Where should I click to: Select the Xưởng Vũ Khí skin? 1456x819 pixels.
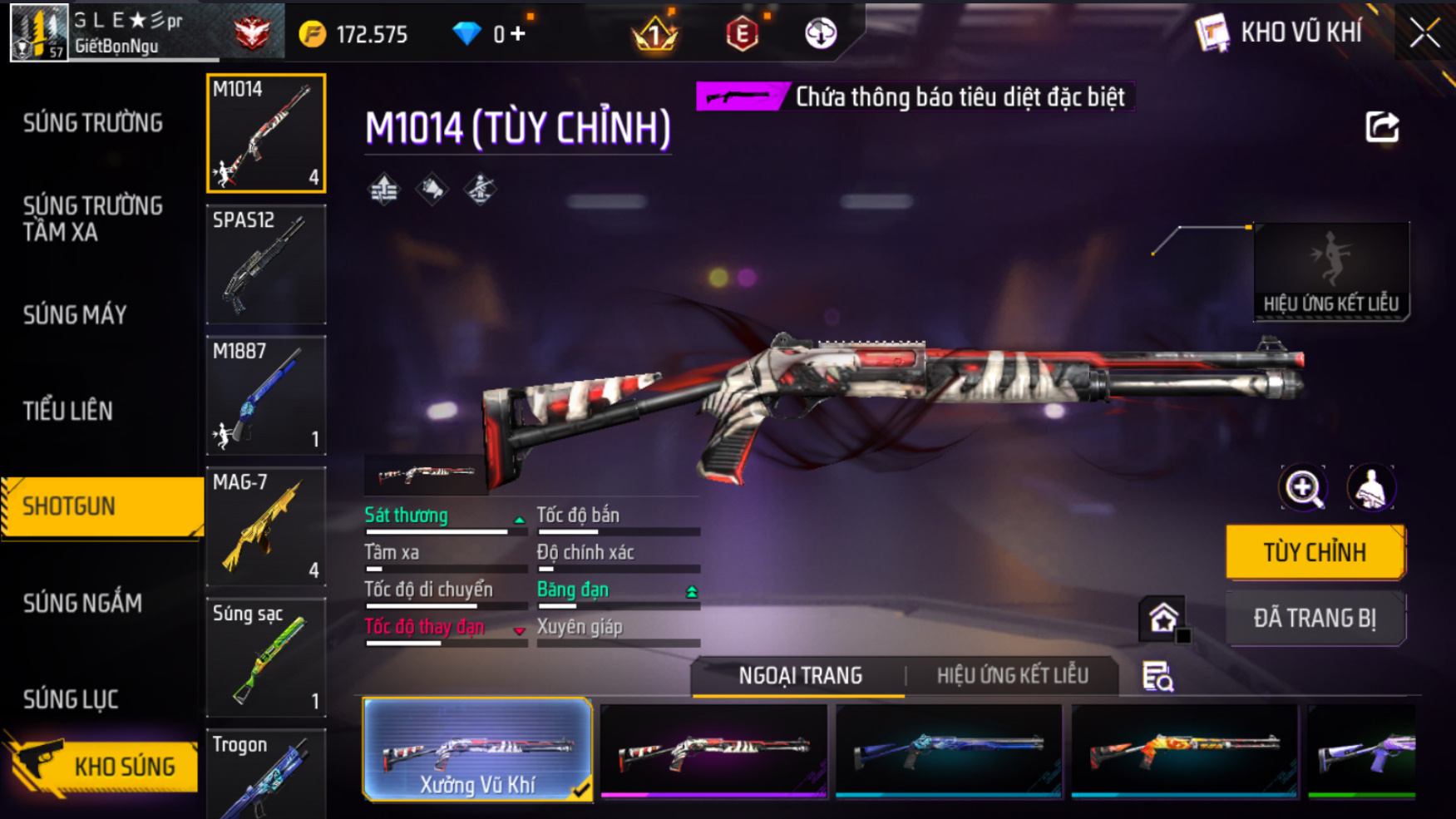pyautogui.click(x=477, y=750)
